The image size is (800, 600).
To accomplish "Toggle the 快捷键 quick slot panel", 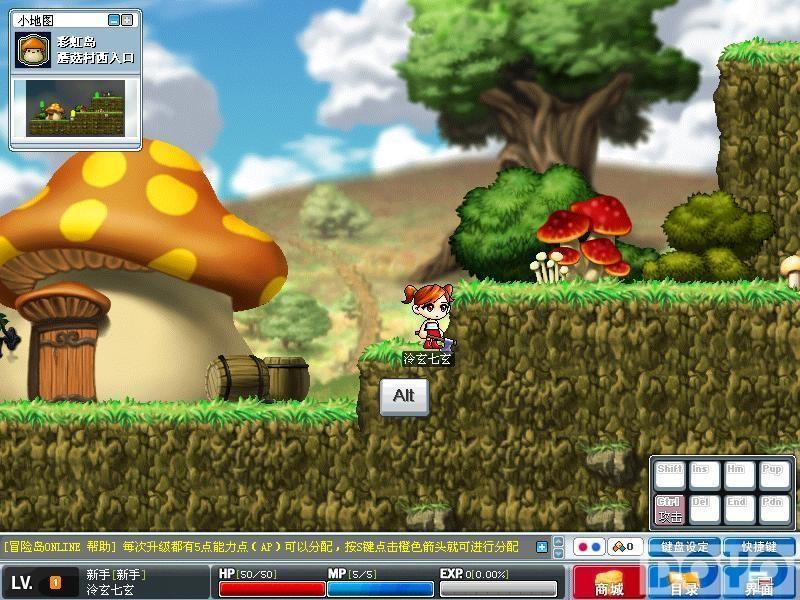I will point(760,547).
